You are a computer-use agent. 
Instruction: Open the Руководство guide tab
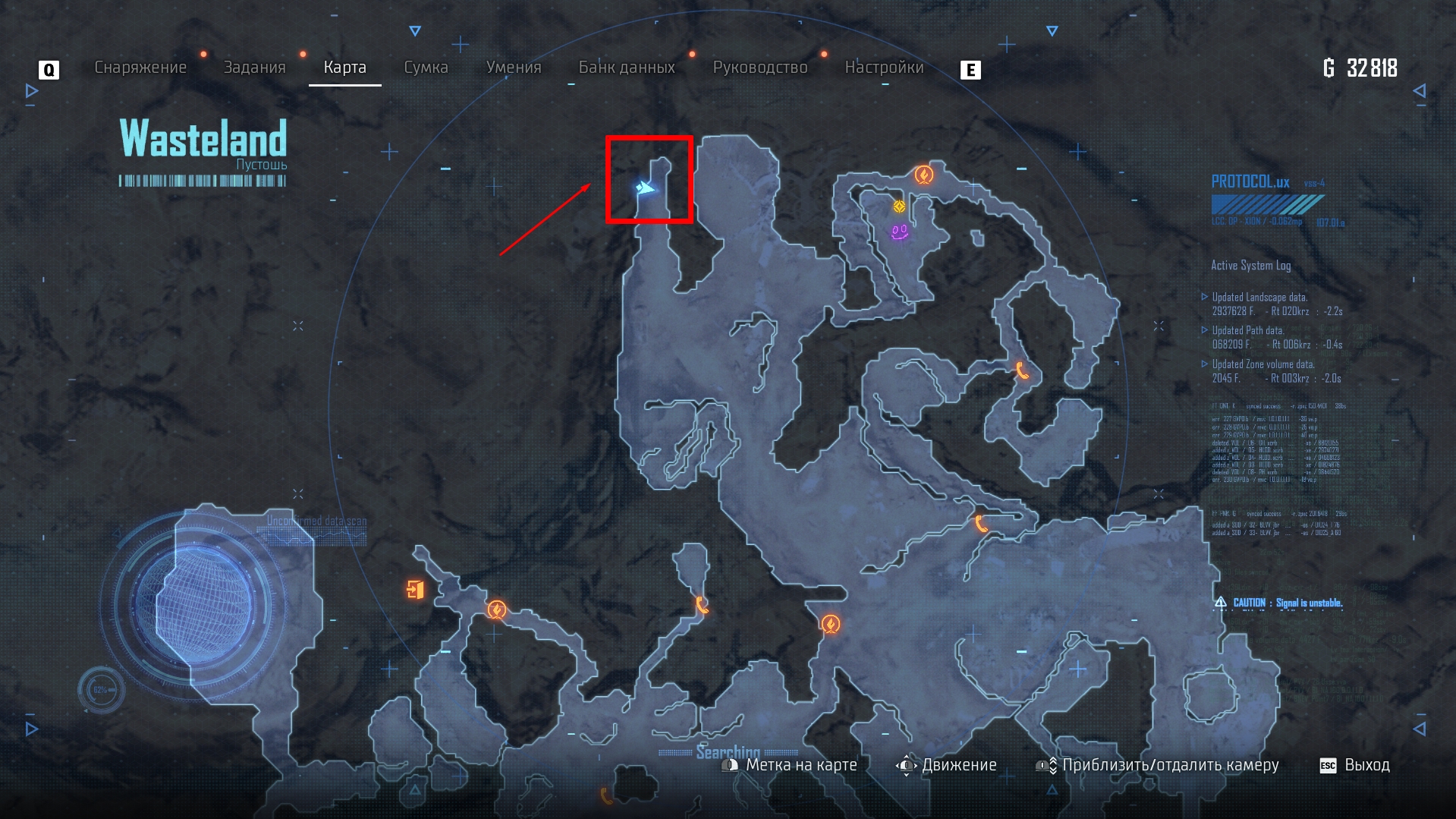click(760, 68)
